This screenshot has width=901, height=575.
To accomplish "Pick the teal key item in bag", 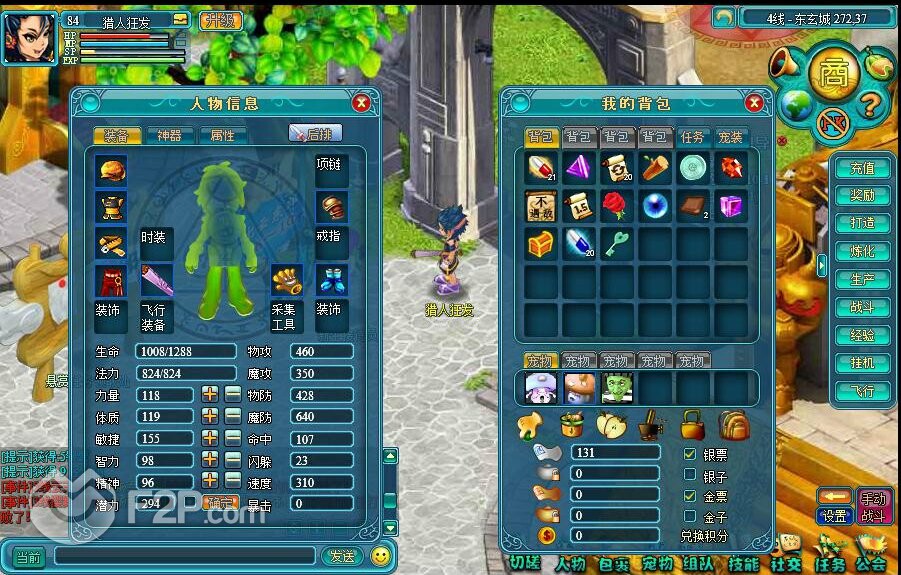I will pyautogui.click(x=616, y=243).
